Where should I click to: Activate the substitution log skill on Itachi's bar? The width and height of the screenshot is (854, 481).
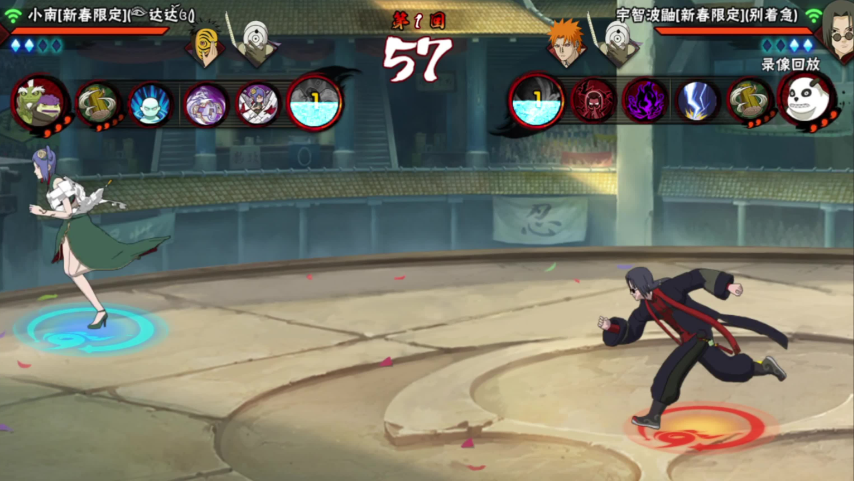click(x=750, y=101)
